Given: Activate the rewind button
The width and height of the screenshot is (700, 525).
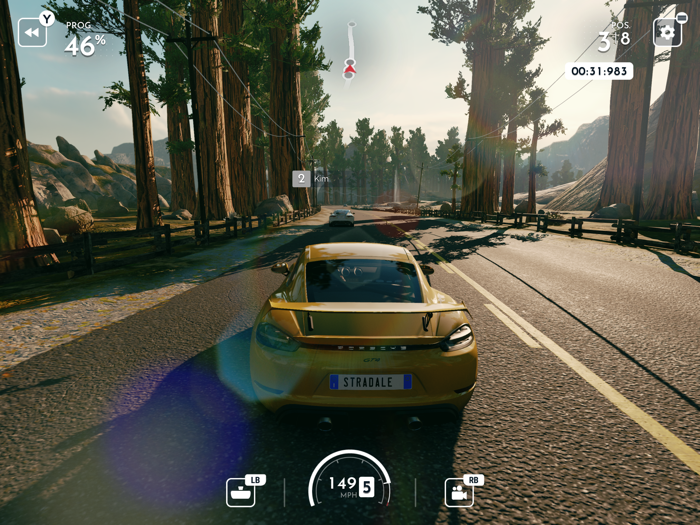Looking at the screenshot, I should point(32,32).
